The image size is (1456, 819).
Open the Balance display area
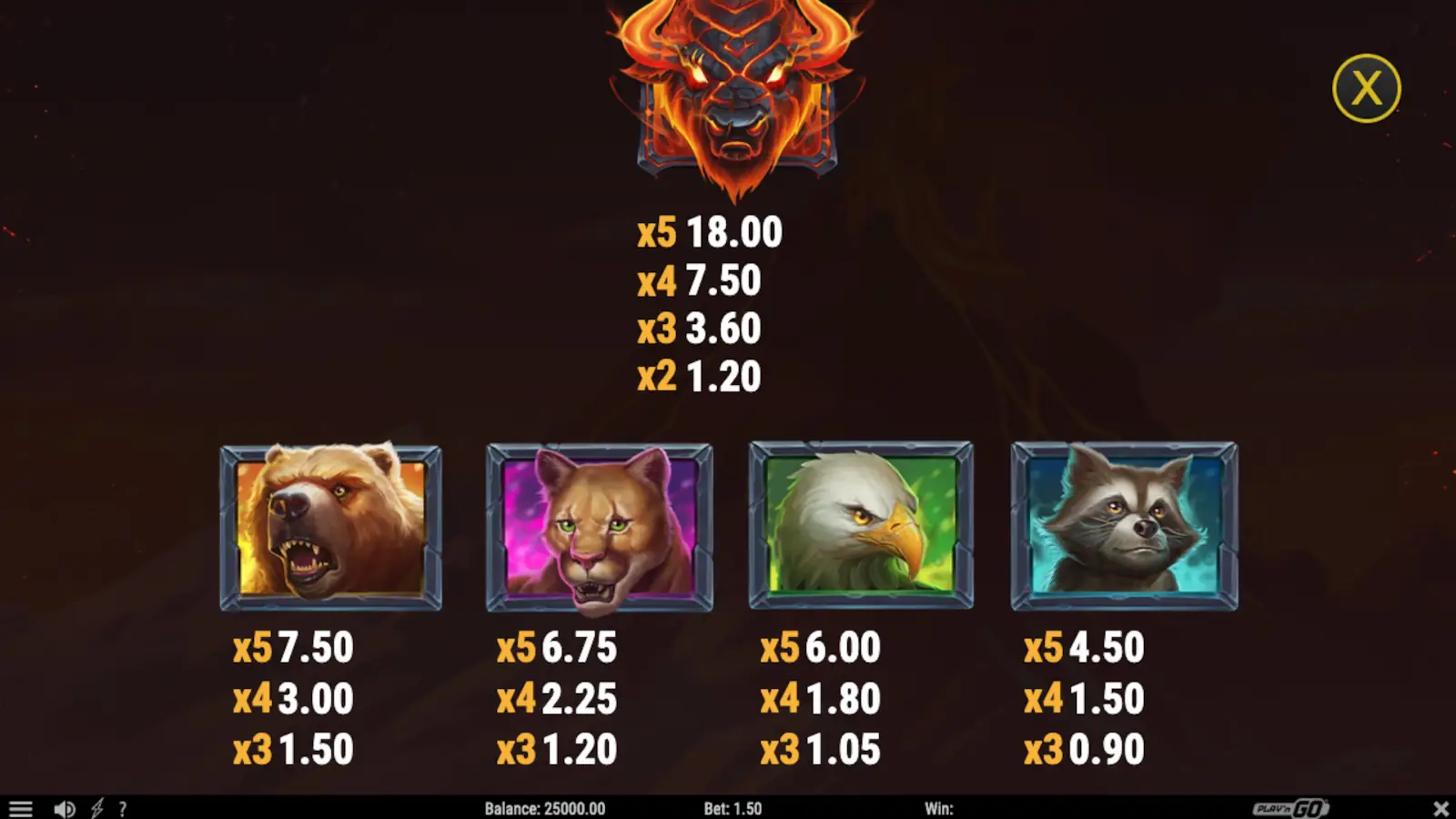pos(543,808)
